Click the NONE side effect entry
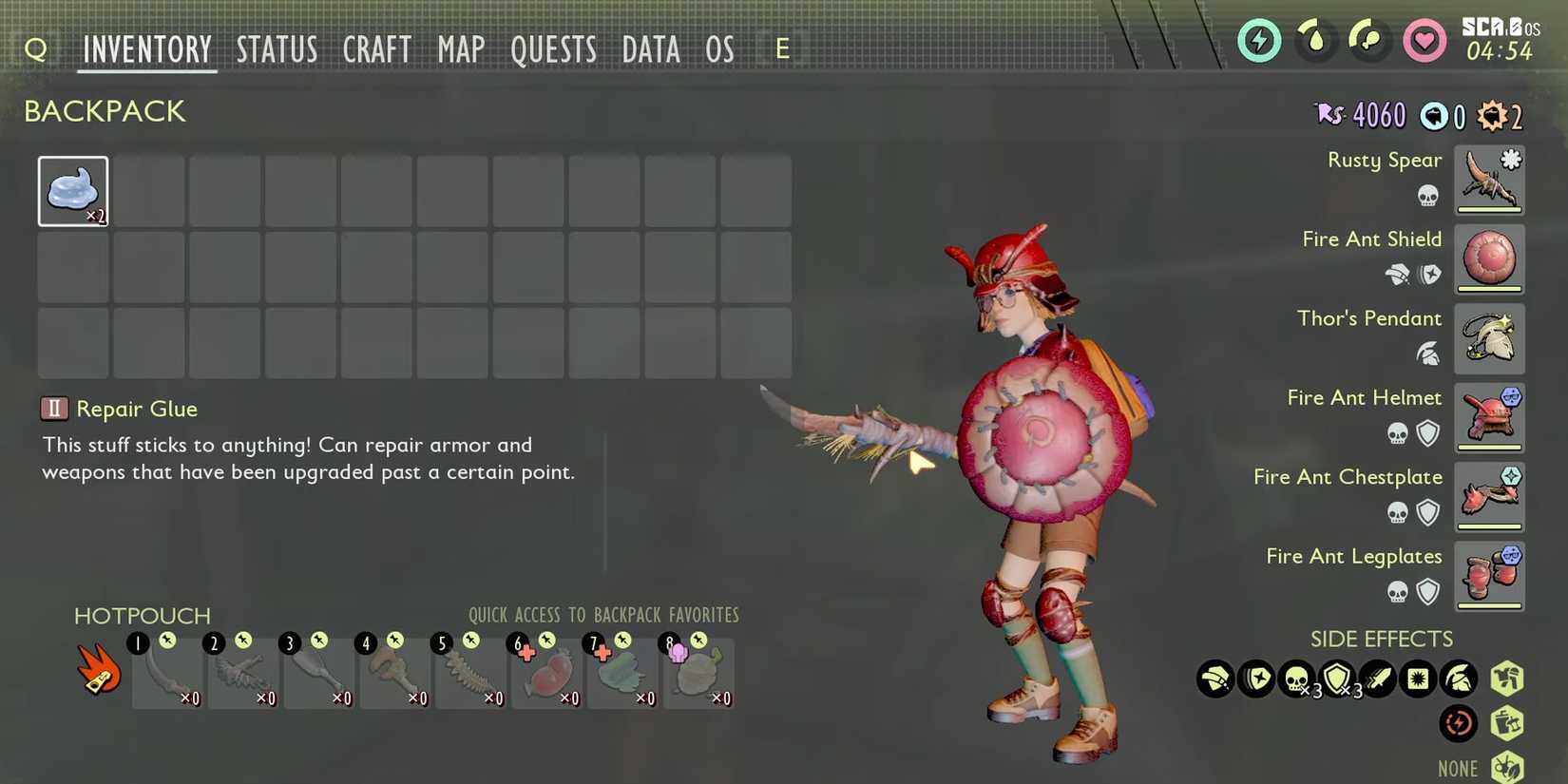This screenshot has height=784, width=1568. 1460,766
